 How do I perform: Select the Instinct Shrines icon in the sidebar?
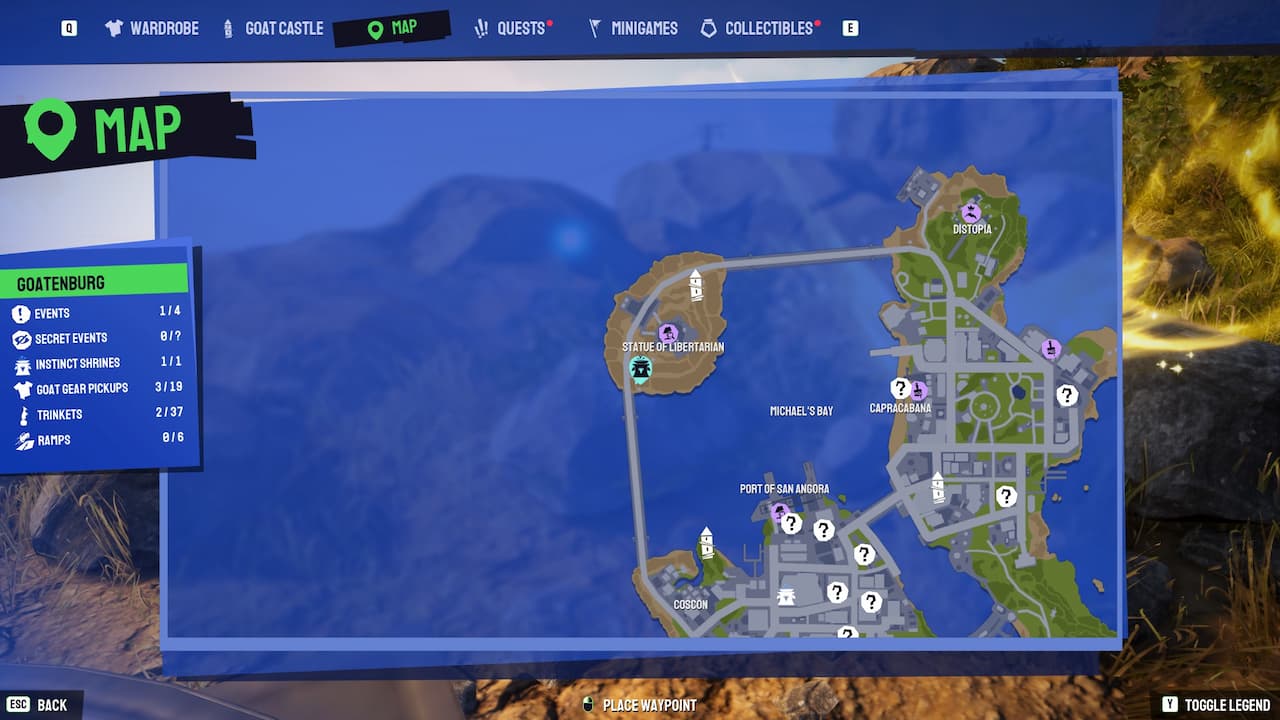(x=24, y=363)
